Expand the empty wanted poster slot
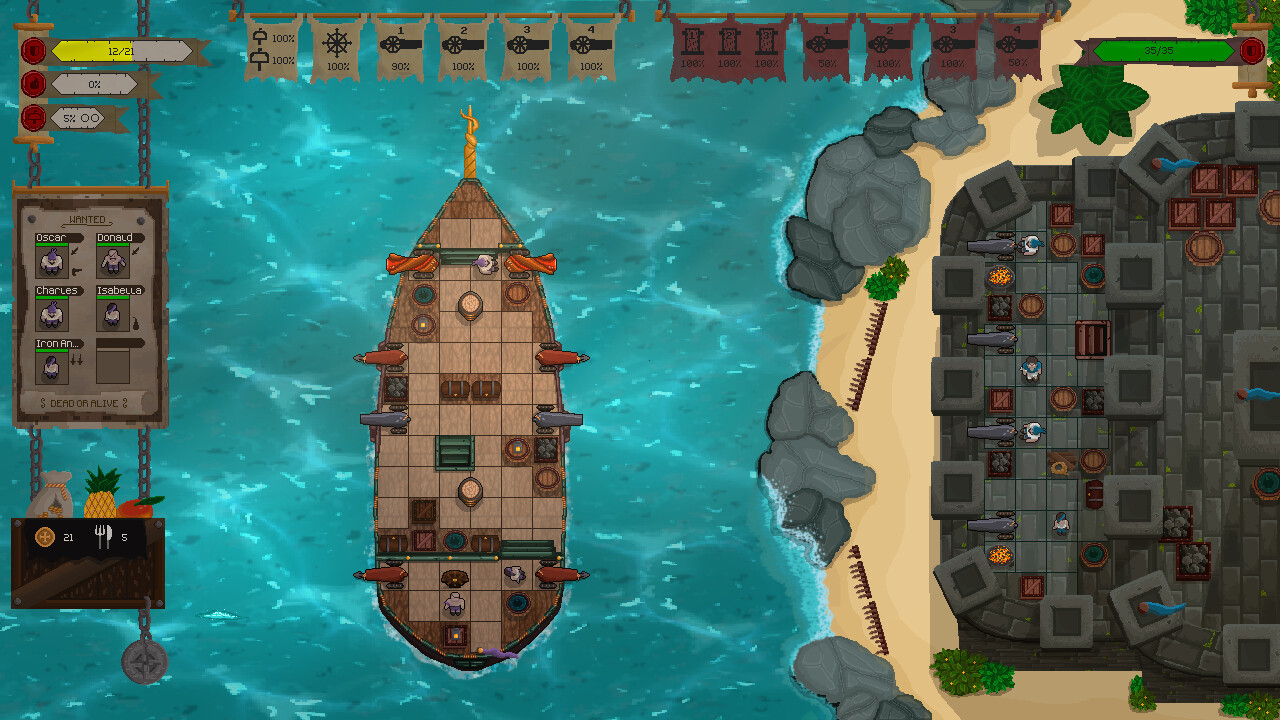1280x720 pixels. (x=112, y=366)
